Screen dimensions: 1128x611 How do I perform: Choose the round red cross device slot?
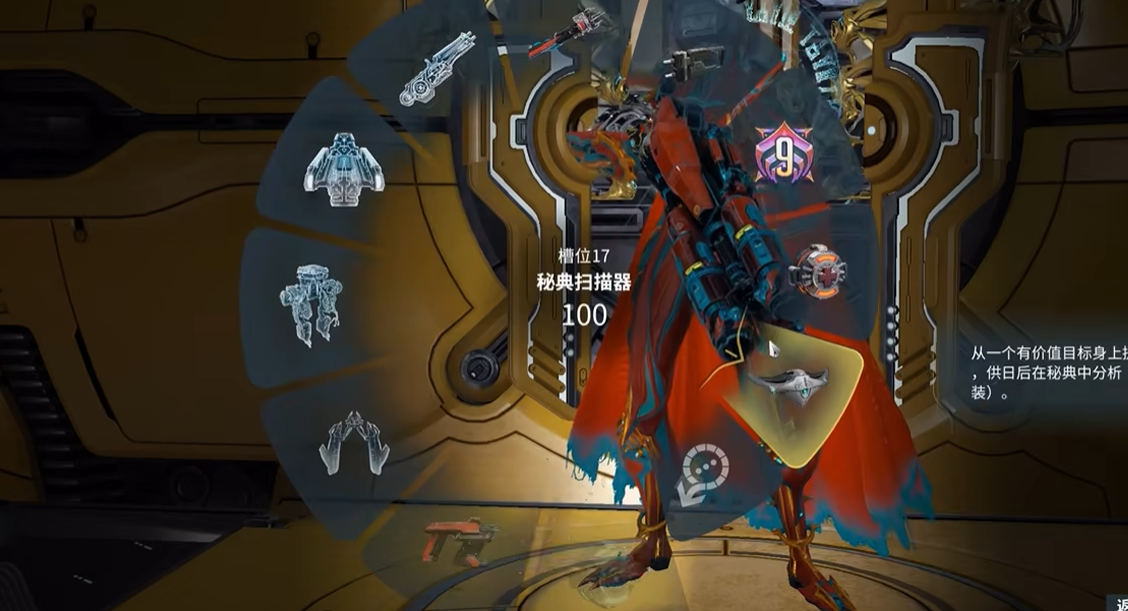coord(812,270)
